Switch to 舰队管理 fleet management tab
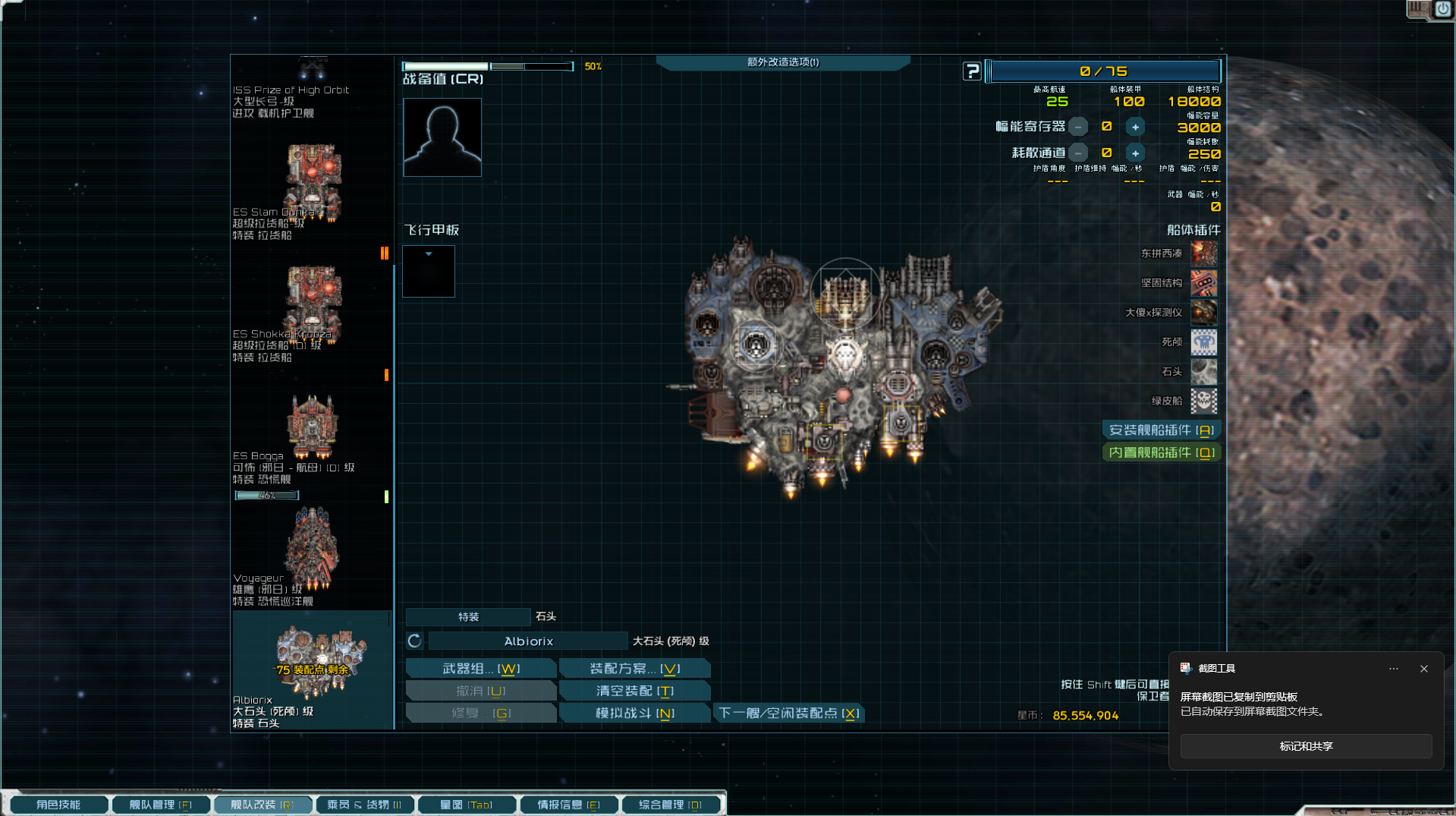This screenshot has height=816, width=1456. (160, 805)
